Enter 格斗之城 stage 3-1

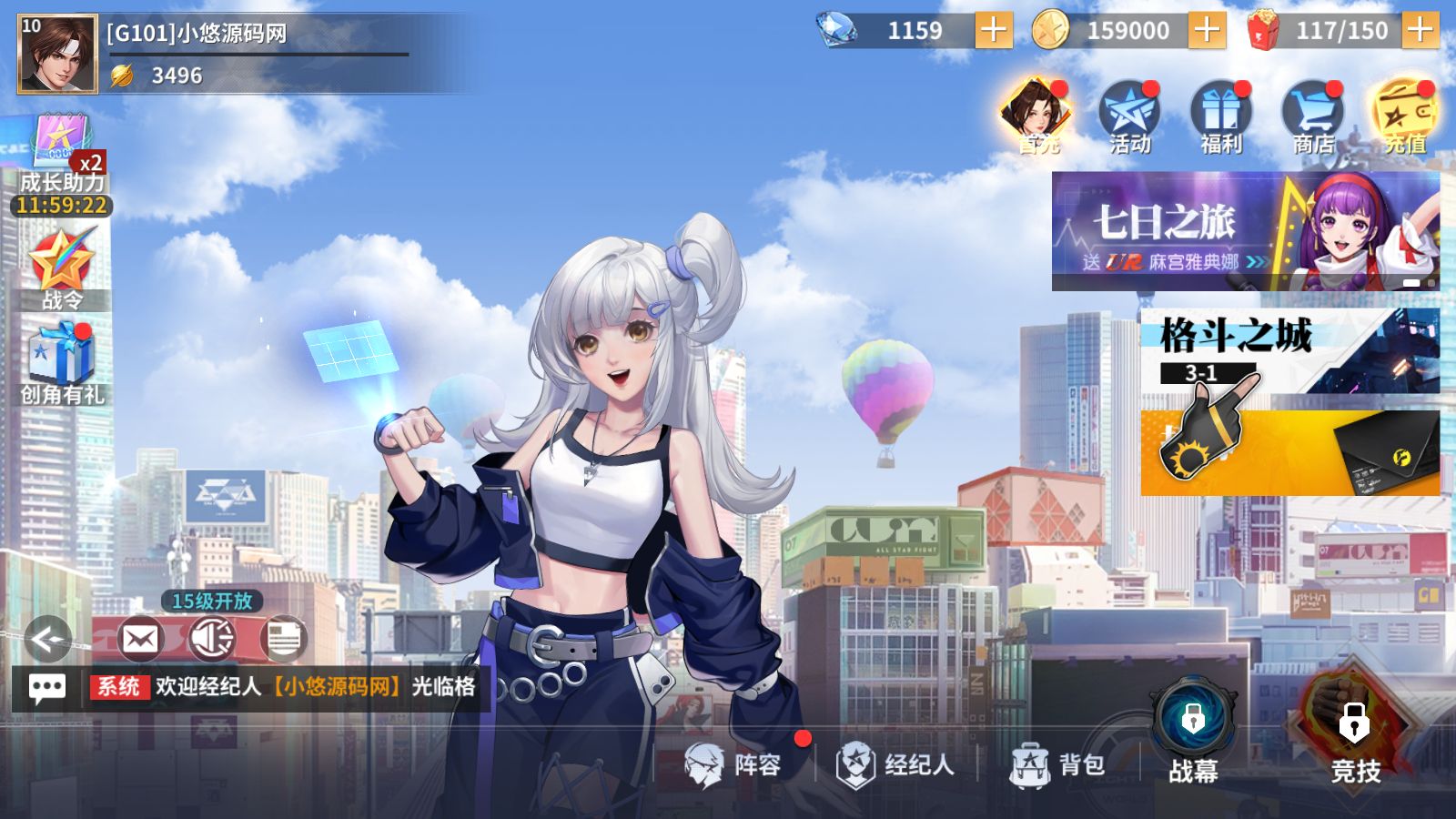(x=1289, y=351)
